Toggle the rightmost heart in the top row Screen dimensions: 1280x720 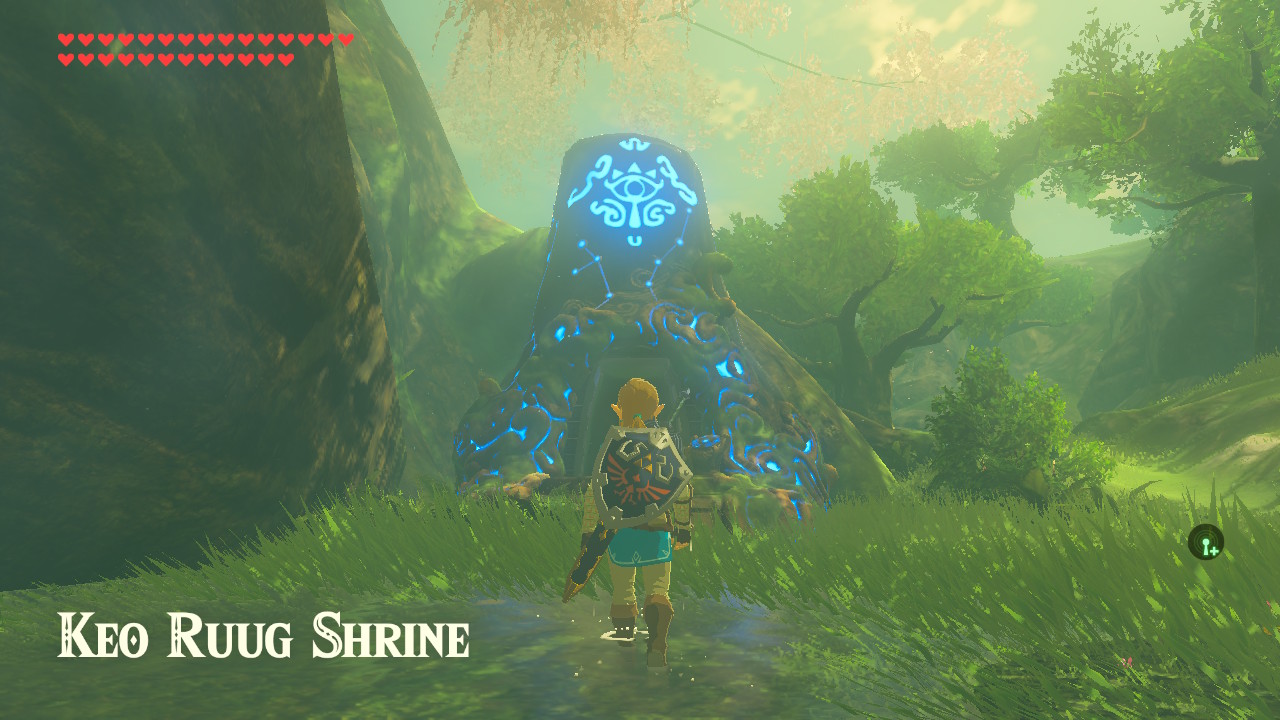(x=345, y=39)
